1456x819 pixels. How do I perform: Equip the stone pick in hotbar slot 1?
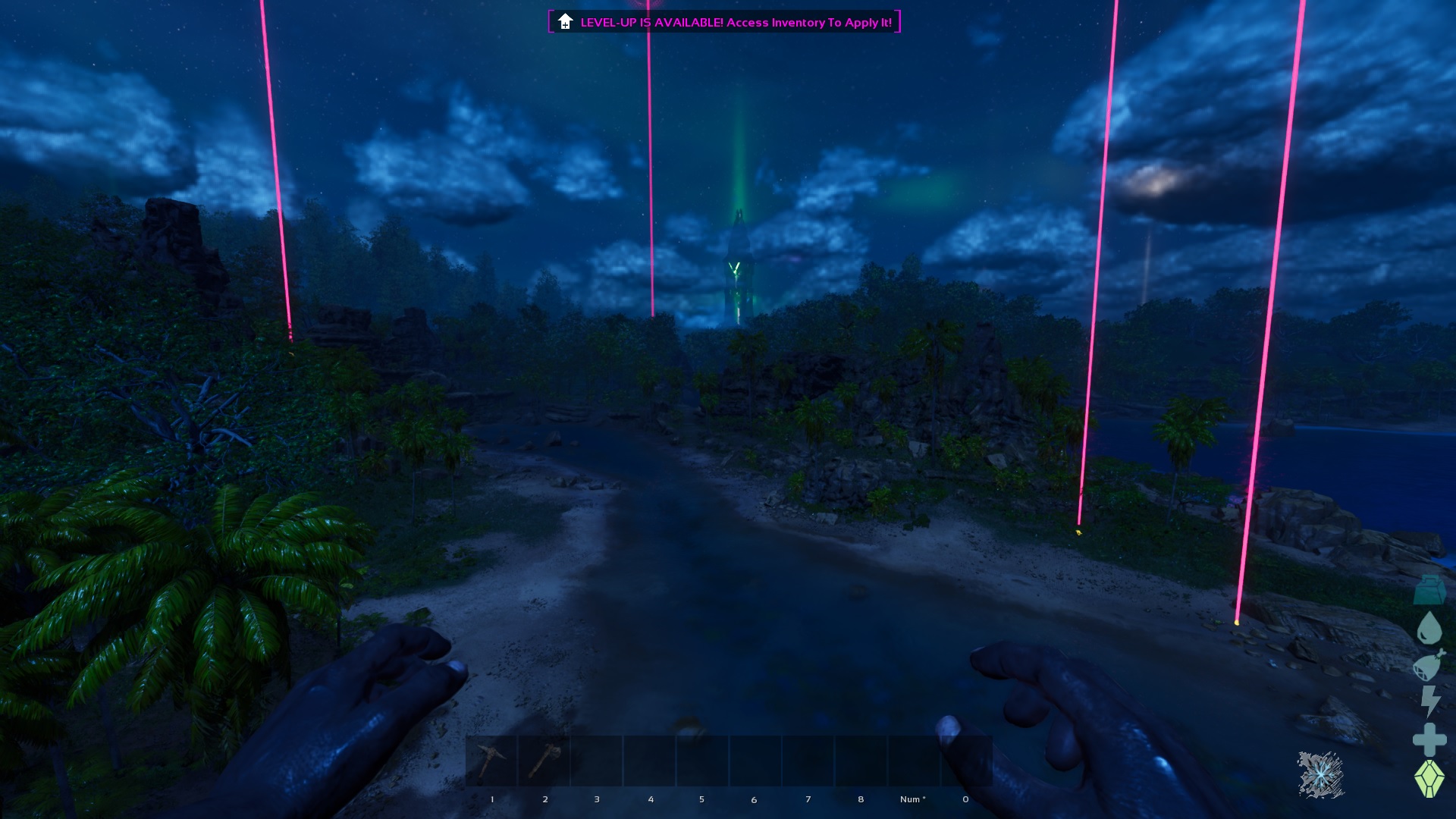491,758
